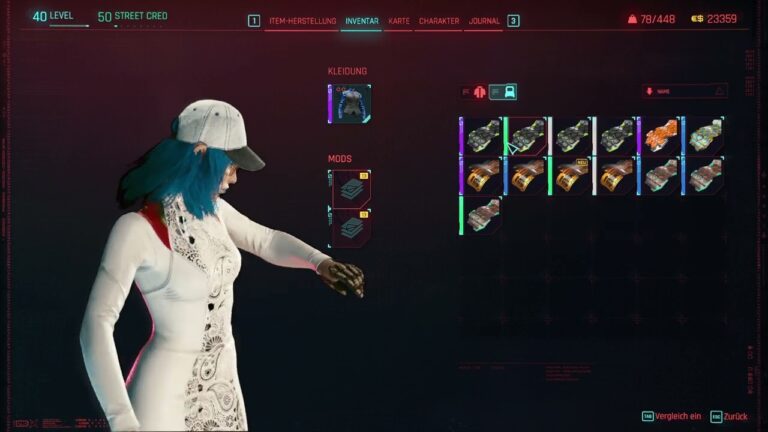Open the Journal tab

[484, 20]
